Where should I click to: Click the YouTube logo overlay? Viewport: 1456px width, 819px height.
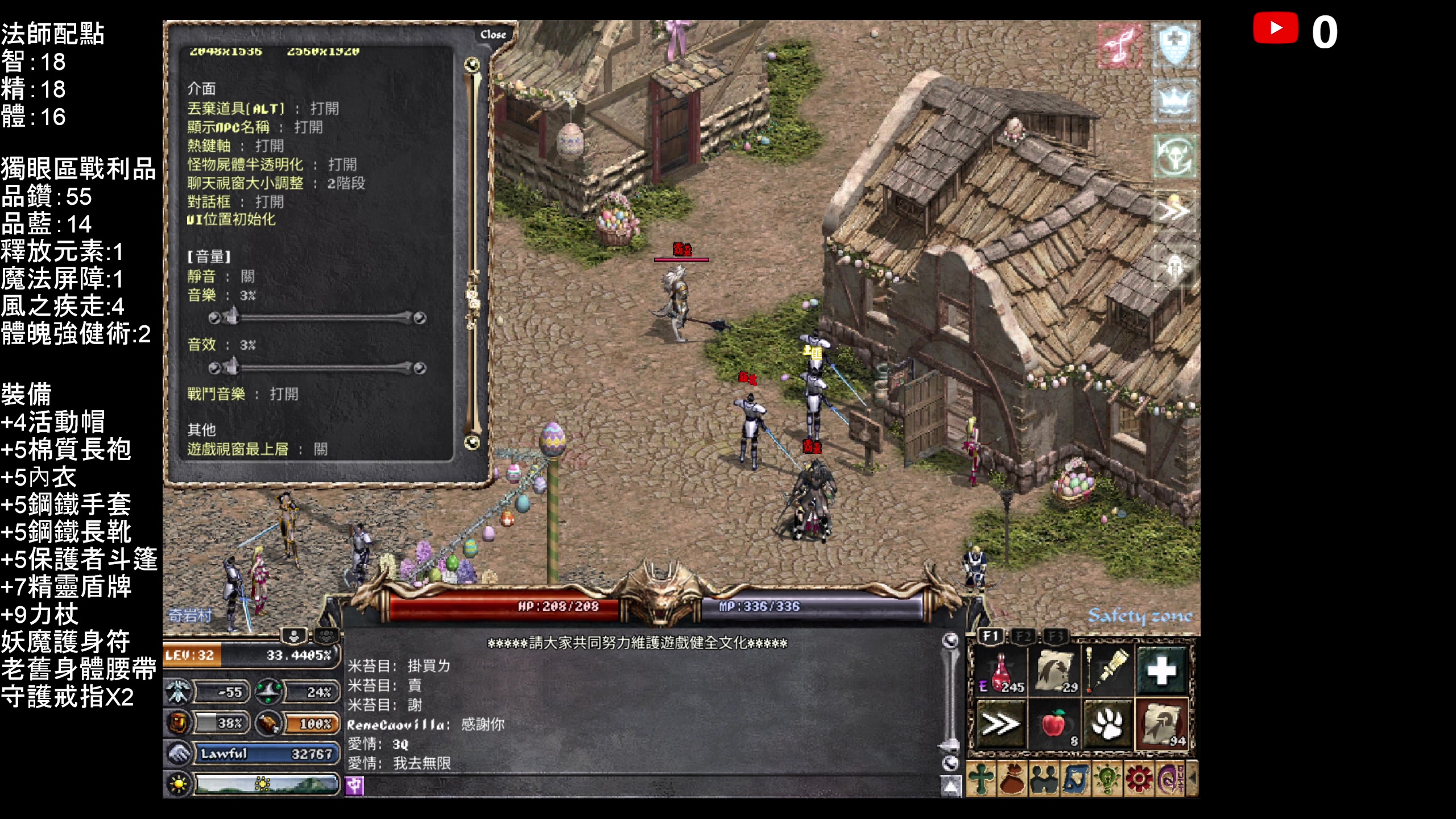point(1276,28)
